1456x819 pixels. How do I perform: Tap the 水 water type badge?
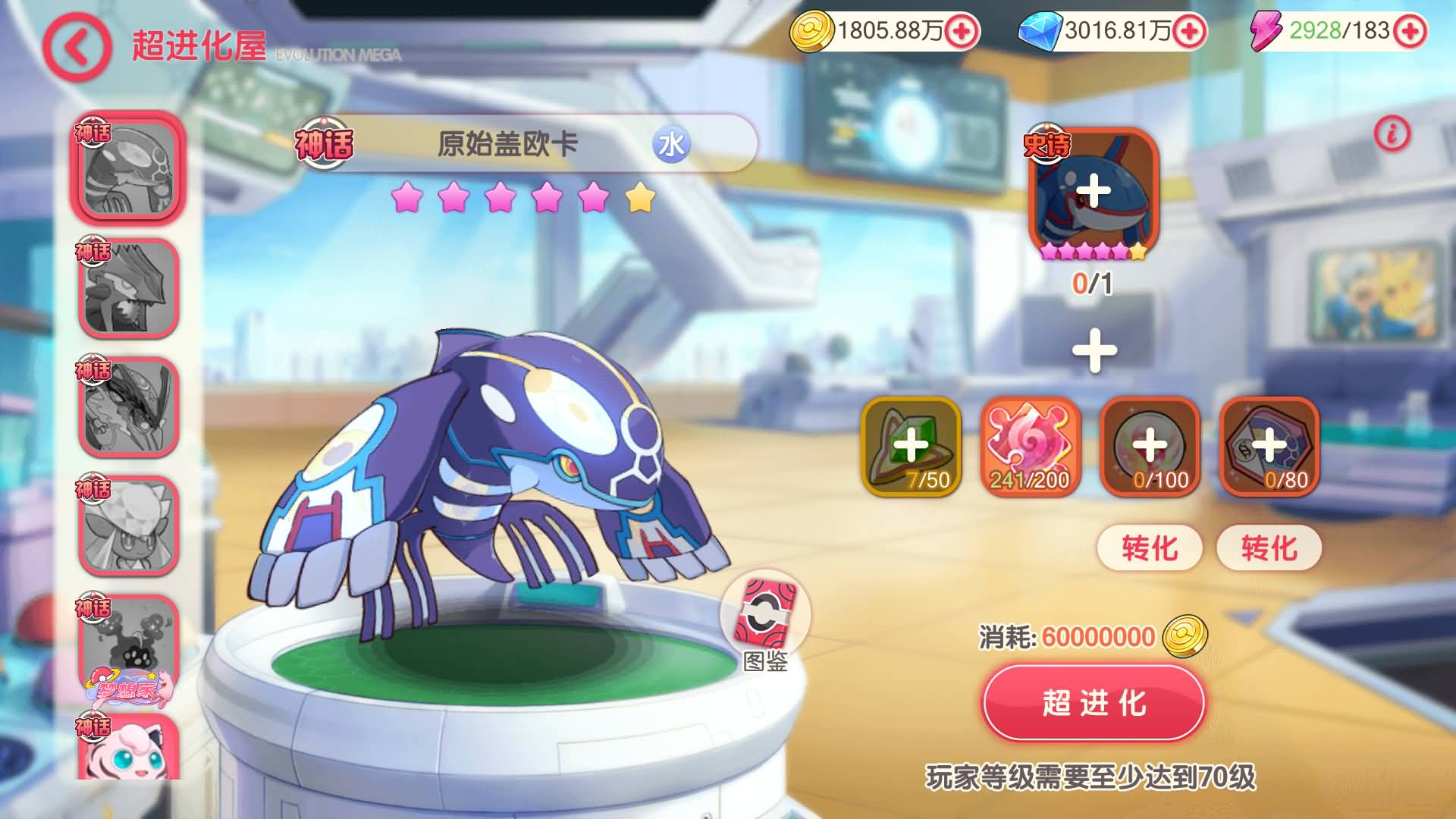point(671,144)
